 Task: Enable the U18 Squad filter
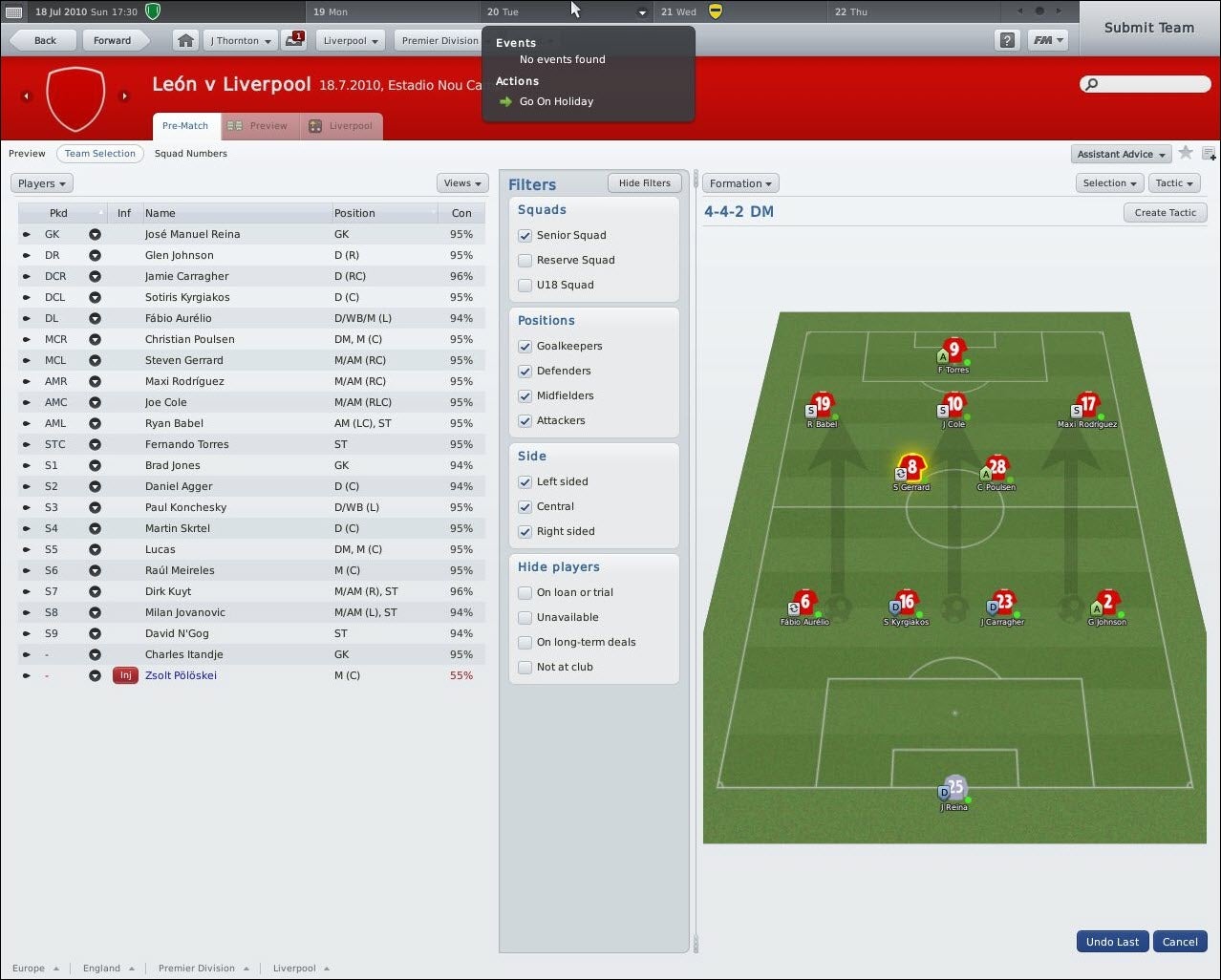coord(525,285)
